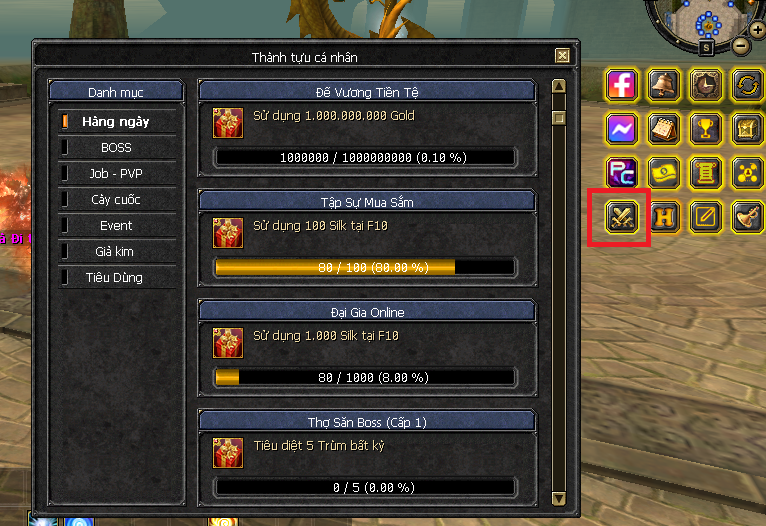Select the Giả kim category
This screenshot has height=526, width=766.
pos(116,252)
